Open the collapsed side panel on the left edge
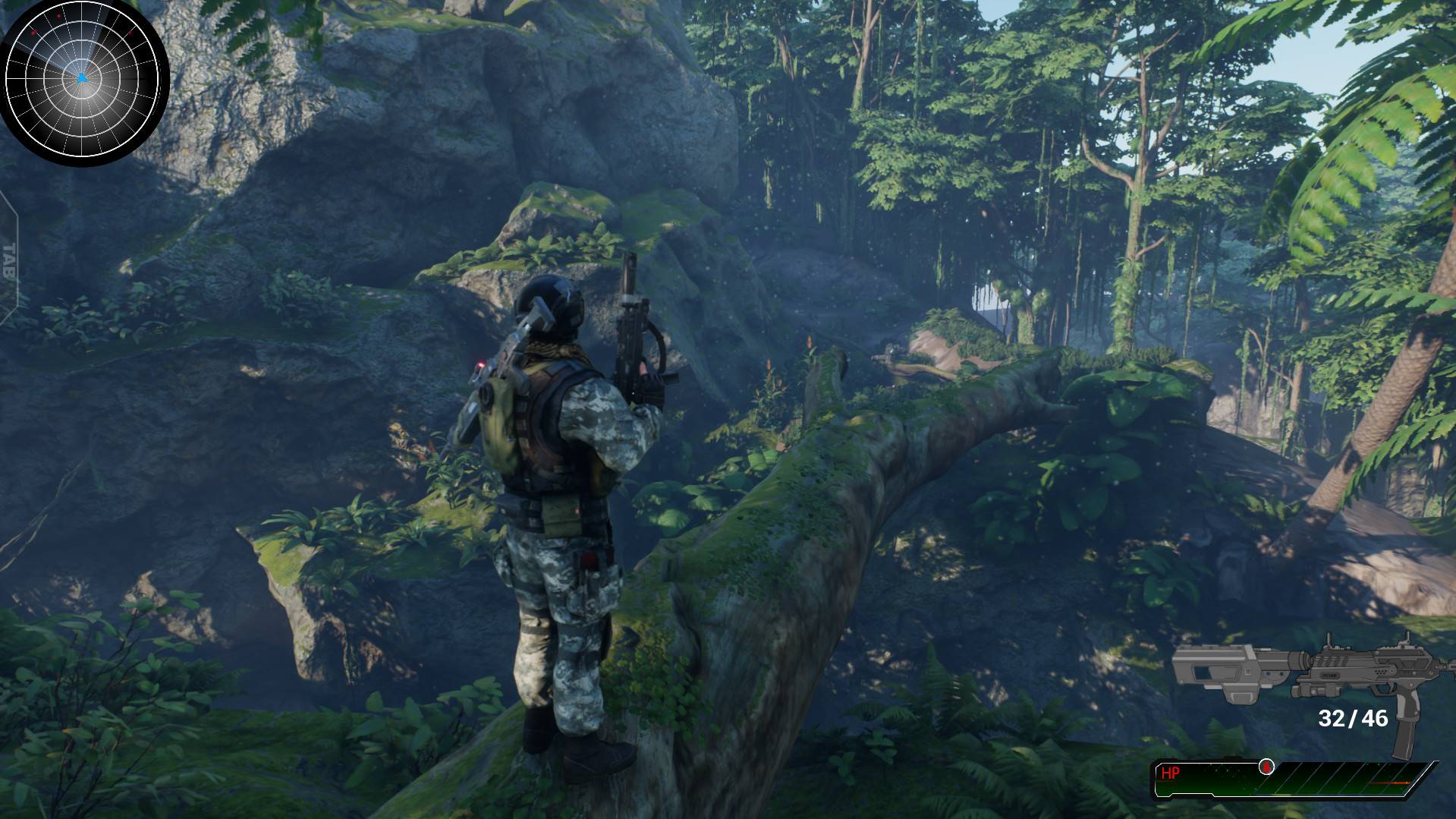The image size is (1456, 819). point(9,260)
